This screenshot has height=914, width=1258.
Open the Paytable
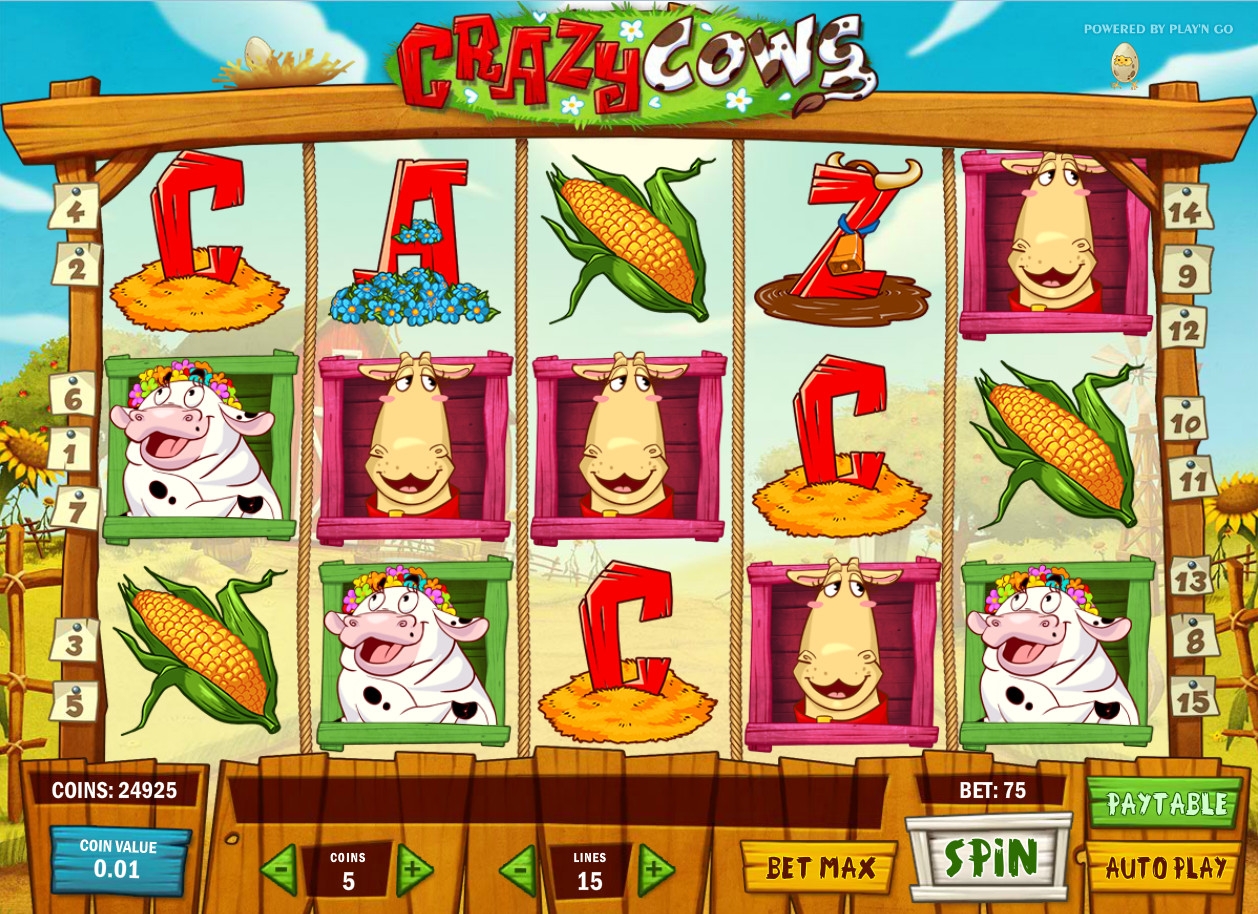click(1165, 804)
